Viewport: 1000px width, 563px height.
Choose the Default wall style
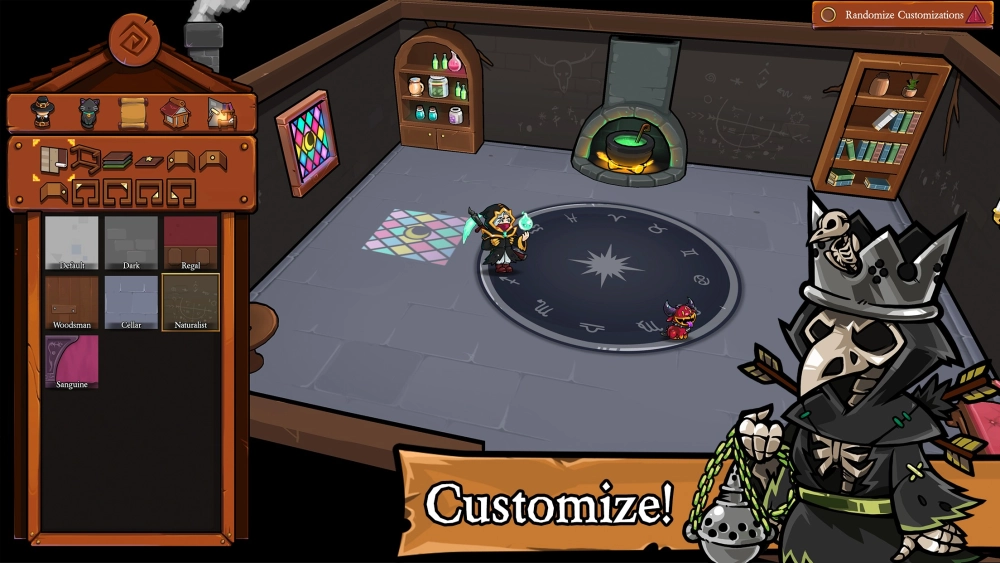[71, 243]
